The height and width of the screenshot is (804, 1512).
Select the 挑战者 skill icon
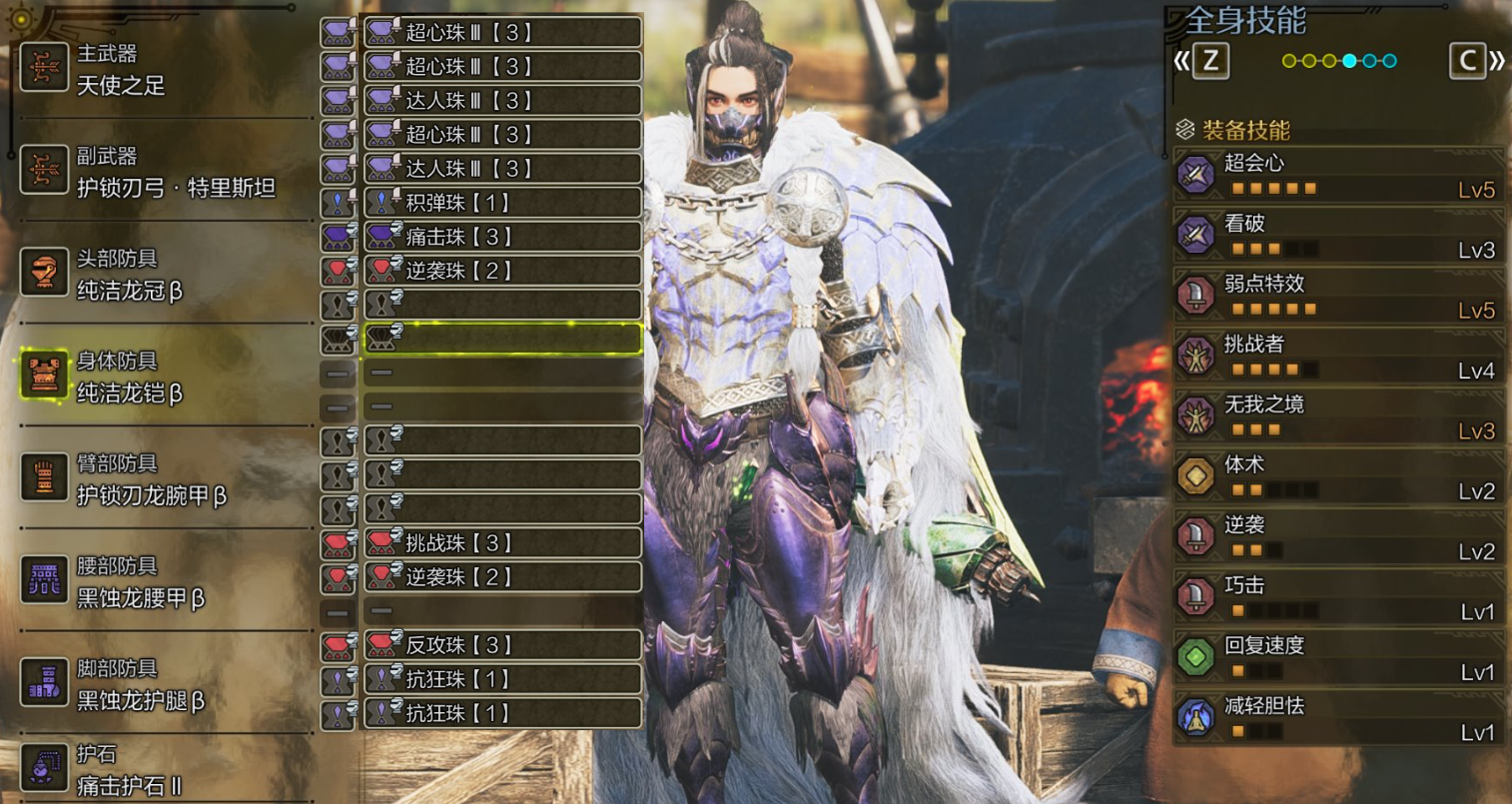[1196, 356]
